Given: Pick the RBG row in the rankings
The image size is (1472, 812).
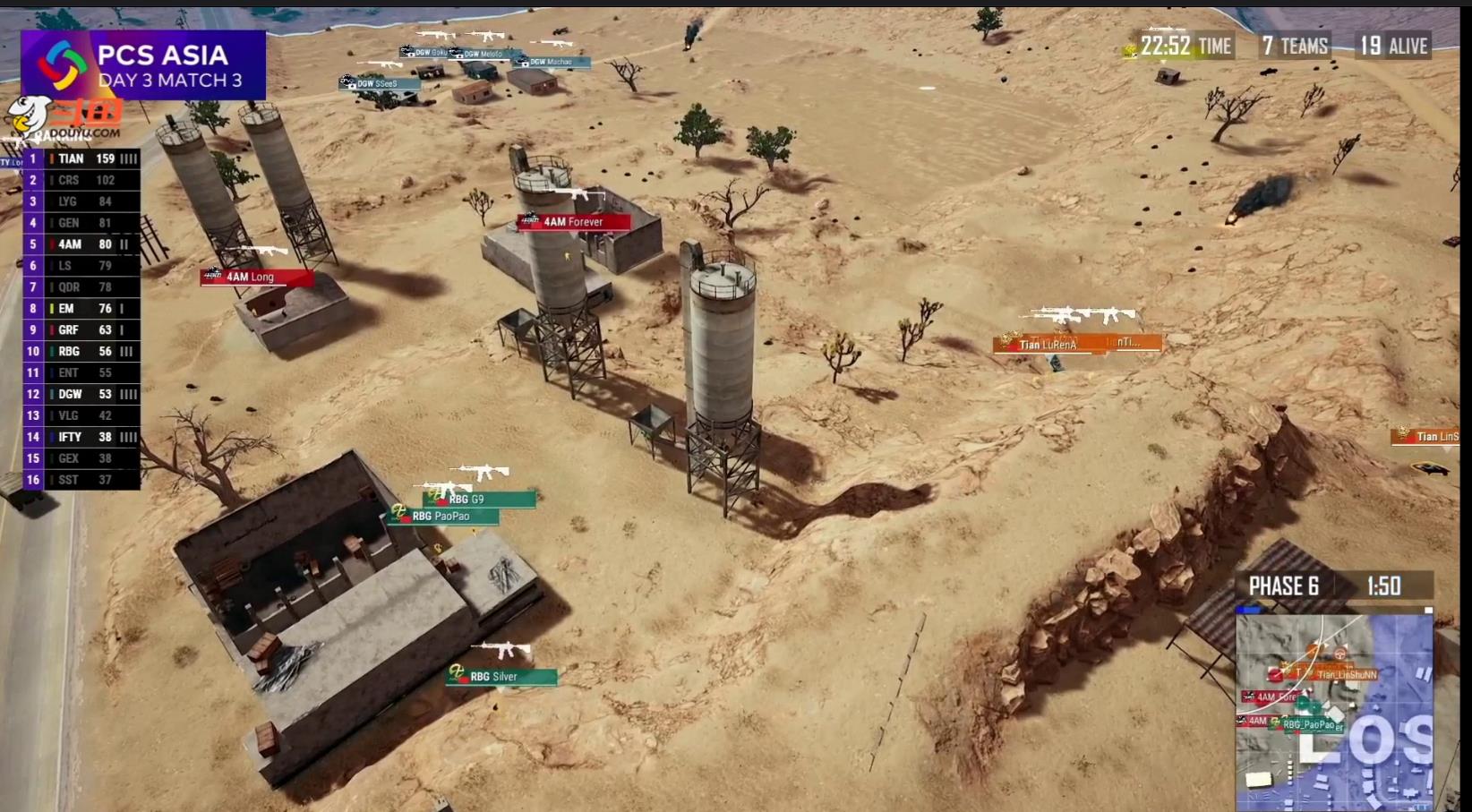Looking at the screenshot, I should pyautogui.click(x=81, y=352).
